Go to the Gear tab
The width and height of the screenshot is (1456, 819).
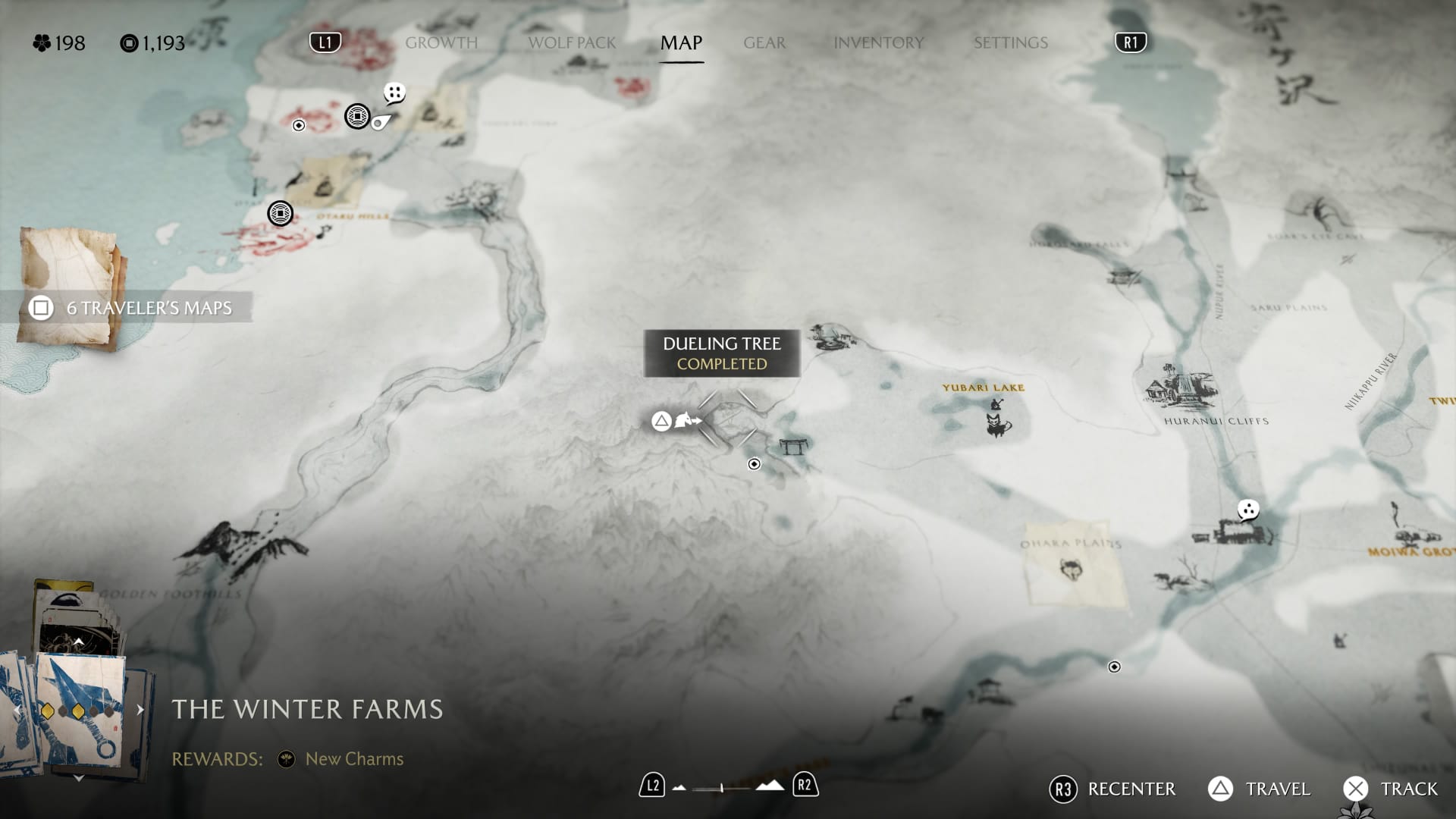pos(764,43)
